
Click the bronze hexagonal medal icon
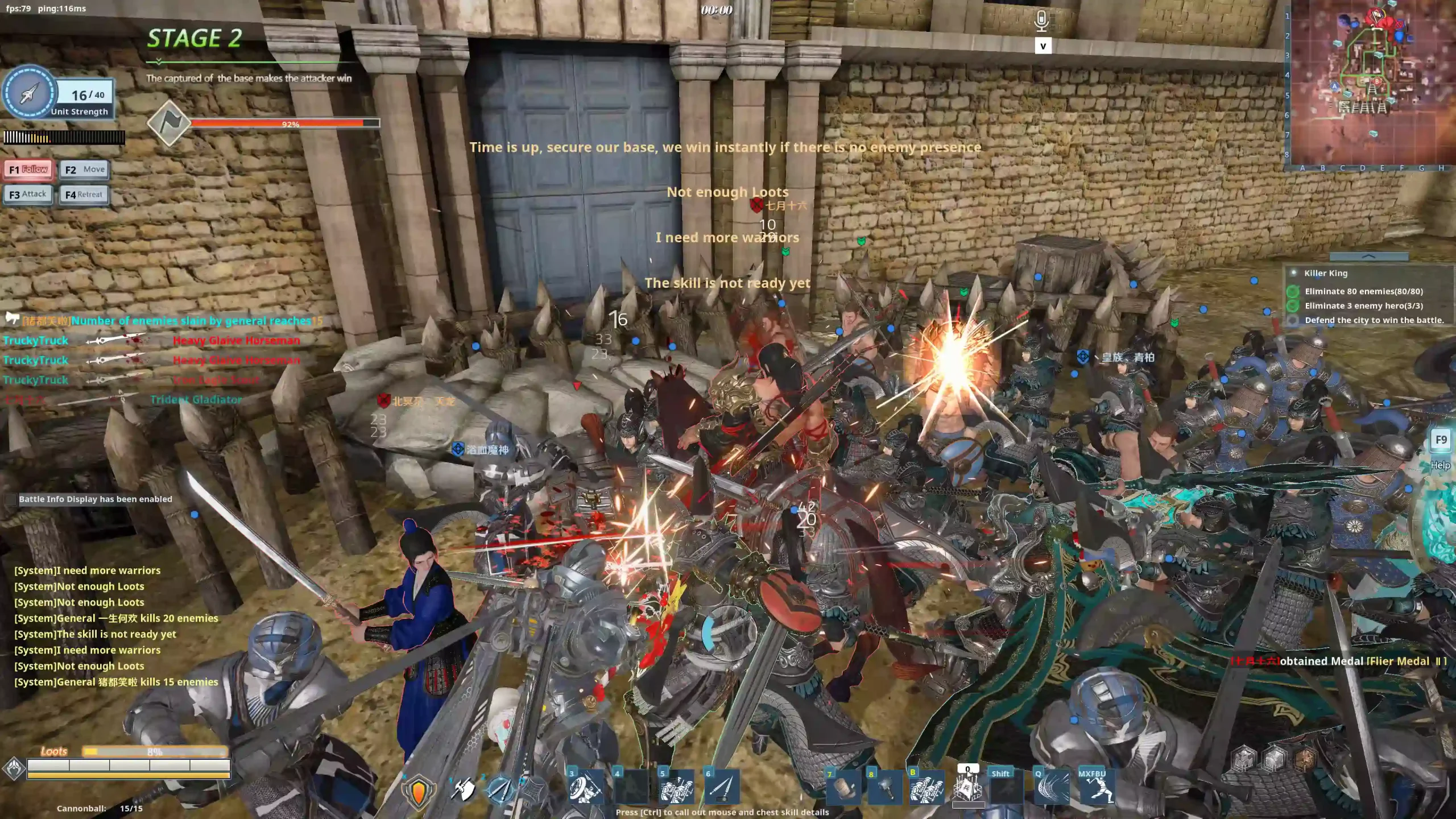[x=1306, y=759]
